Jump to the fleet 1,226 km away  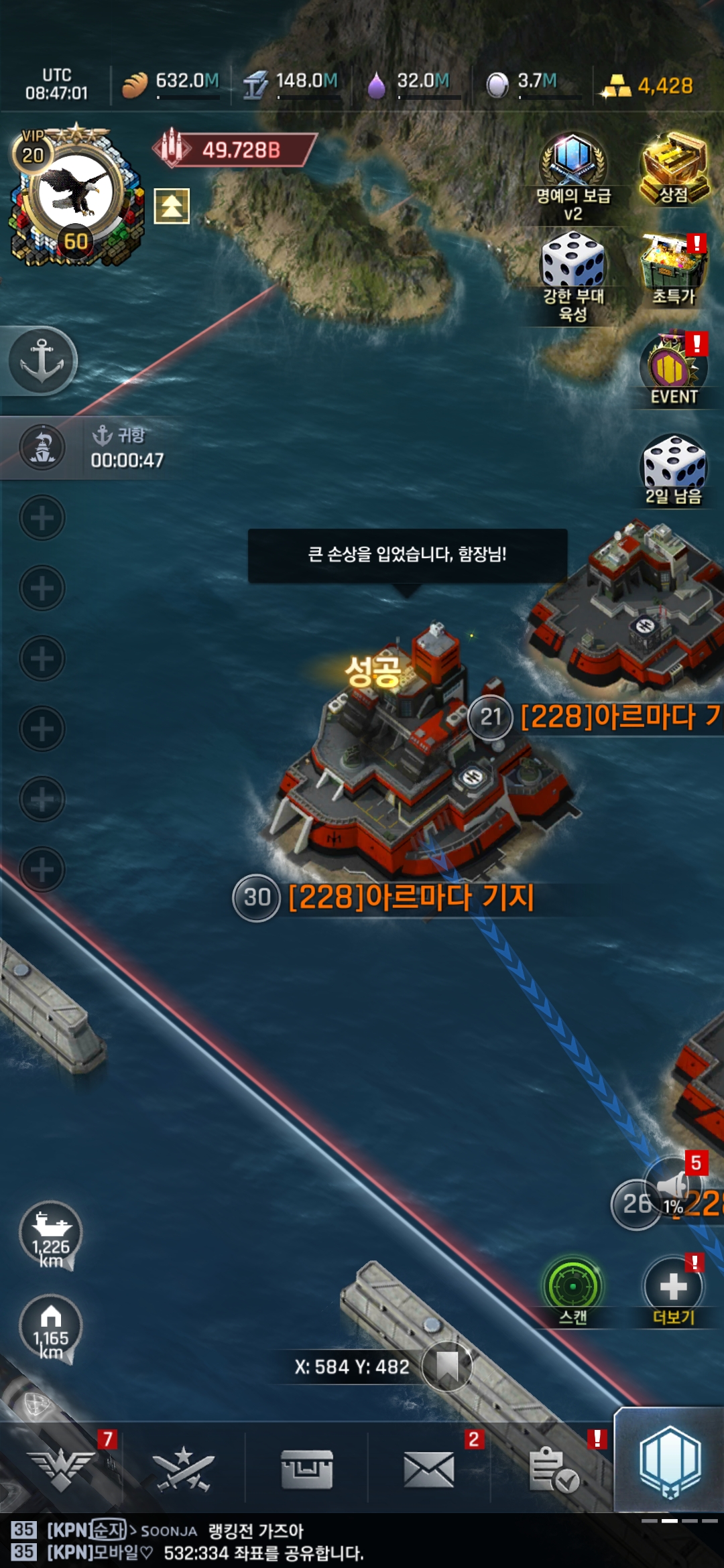tap(51, 1235)
